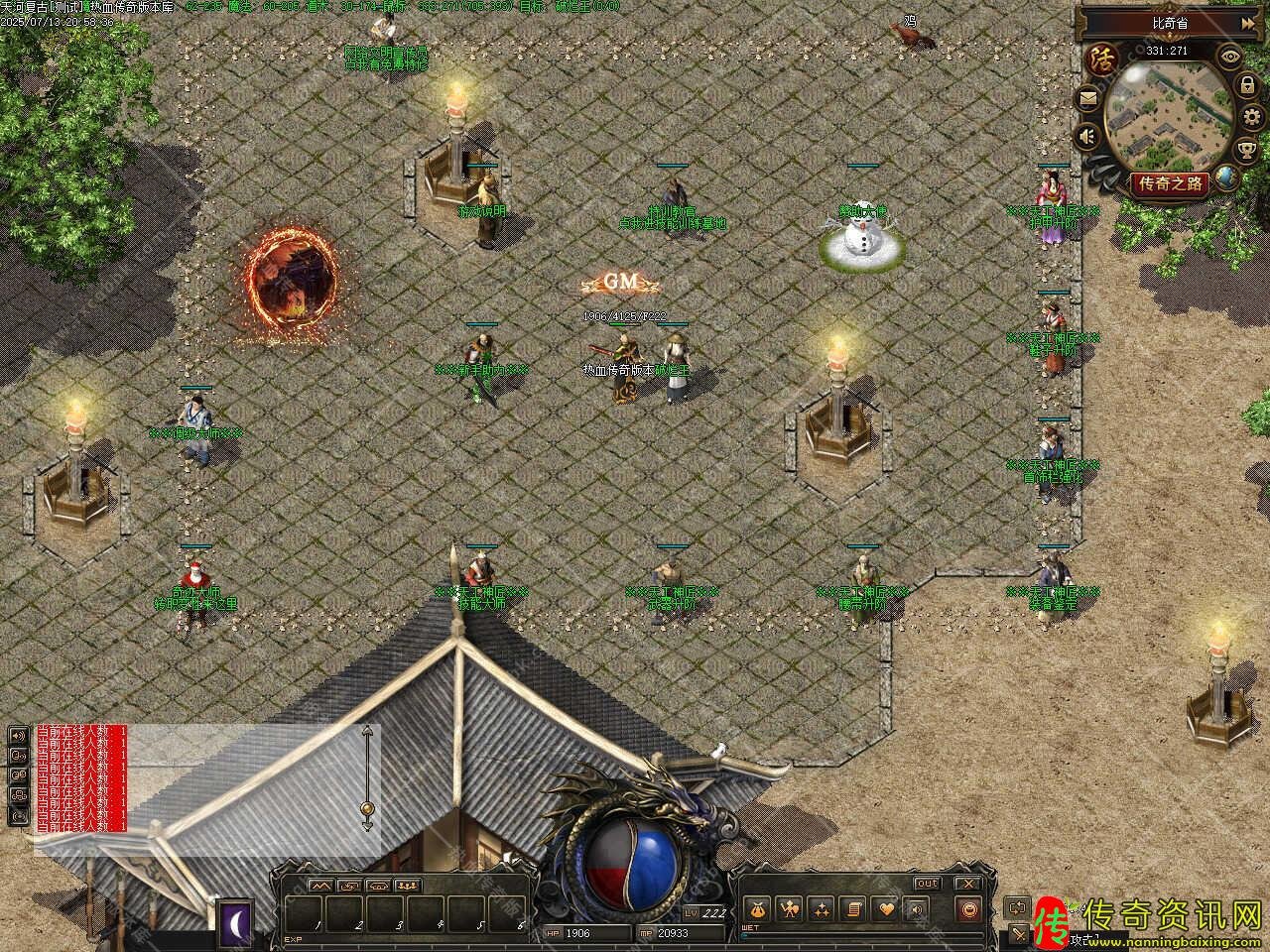Click the crossed swords attack mode button
This screenshot has width=1270, height=952.
point(1019,932)
